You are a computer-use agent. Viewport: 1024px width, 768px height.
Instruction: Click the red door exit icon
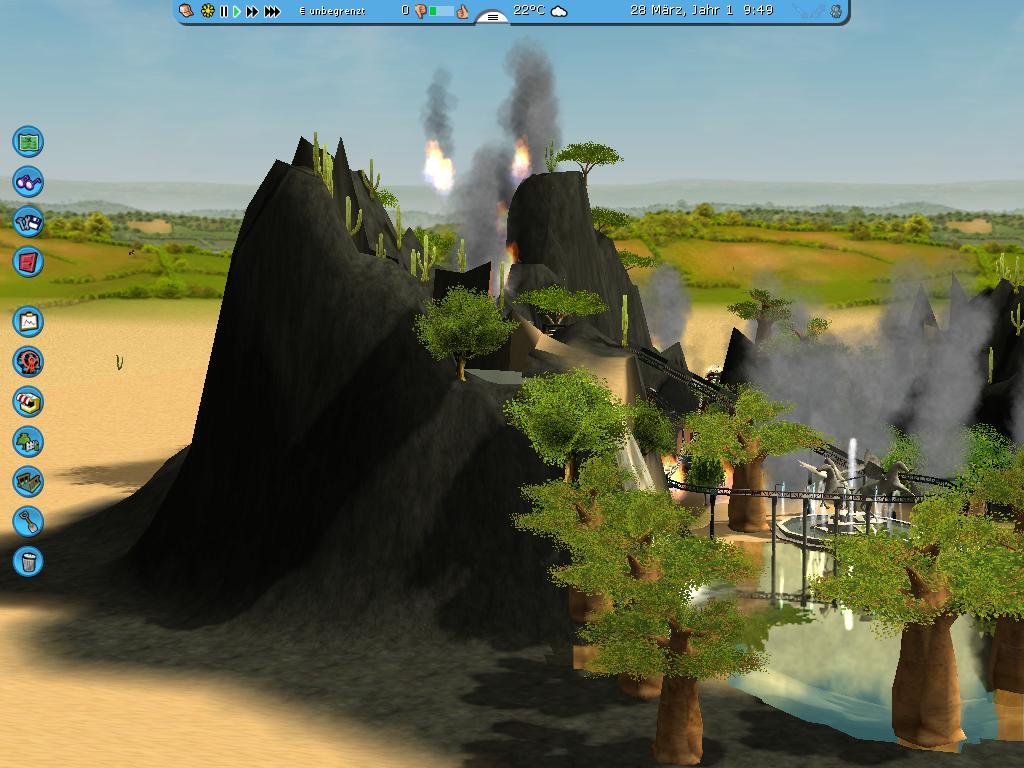[28, 262]
